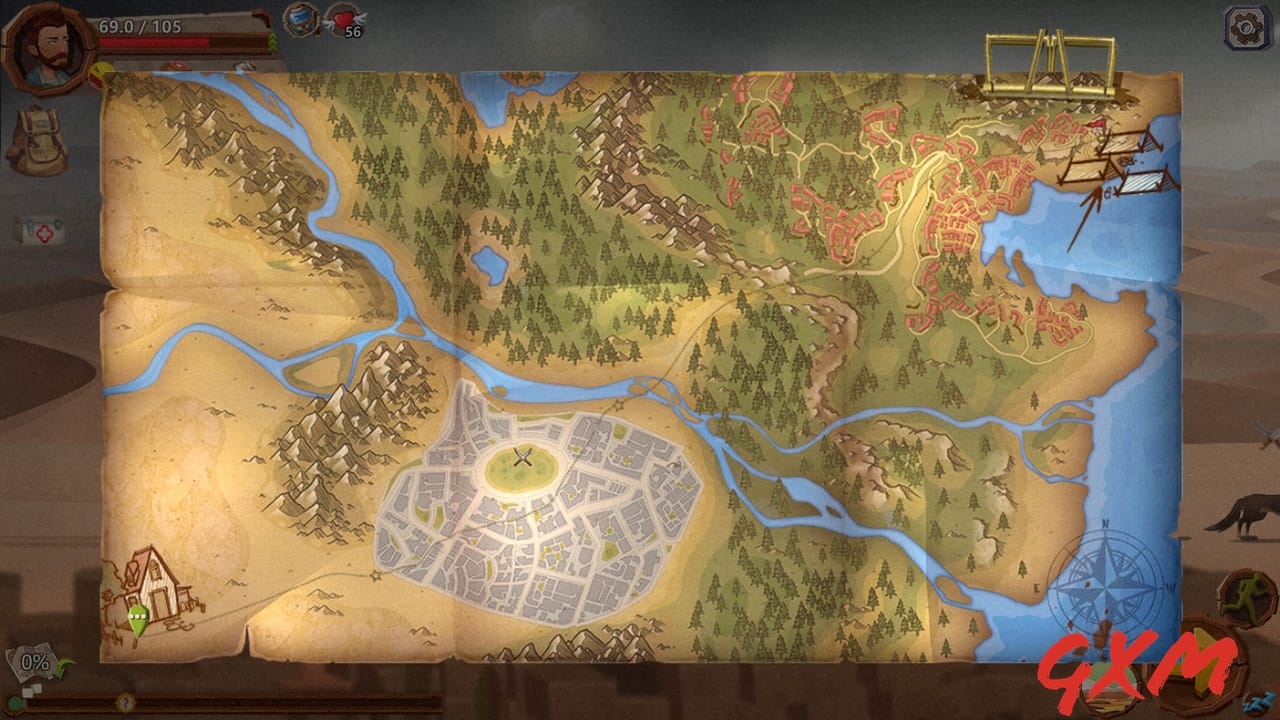
Task: Click the question mark on the quest bar
Action: pyautogui.click(x=126, y=701)
